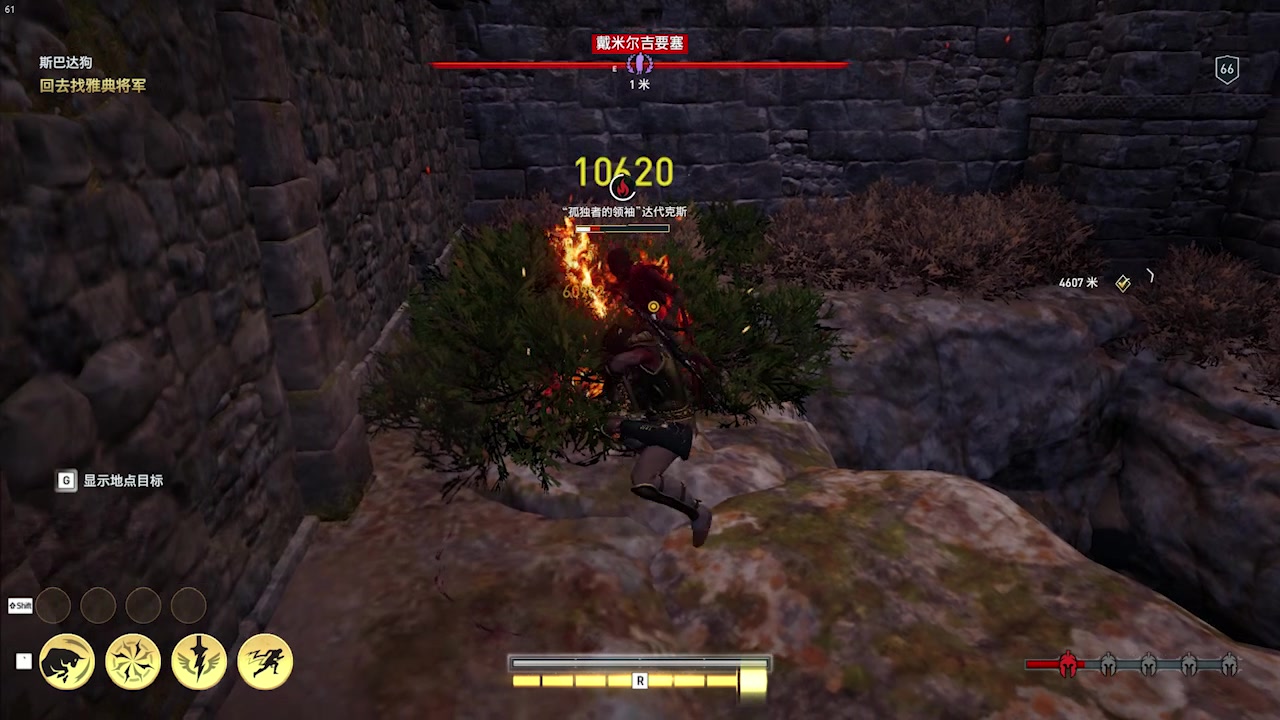Click the level 66 shield badge

coord(1227,69)
